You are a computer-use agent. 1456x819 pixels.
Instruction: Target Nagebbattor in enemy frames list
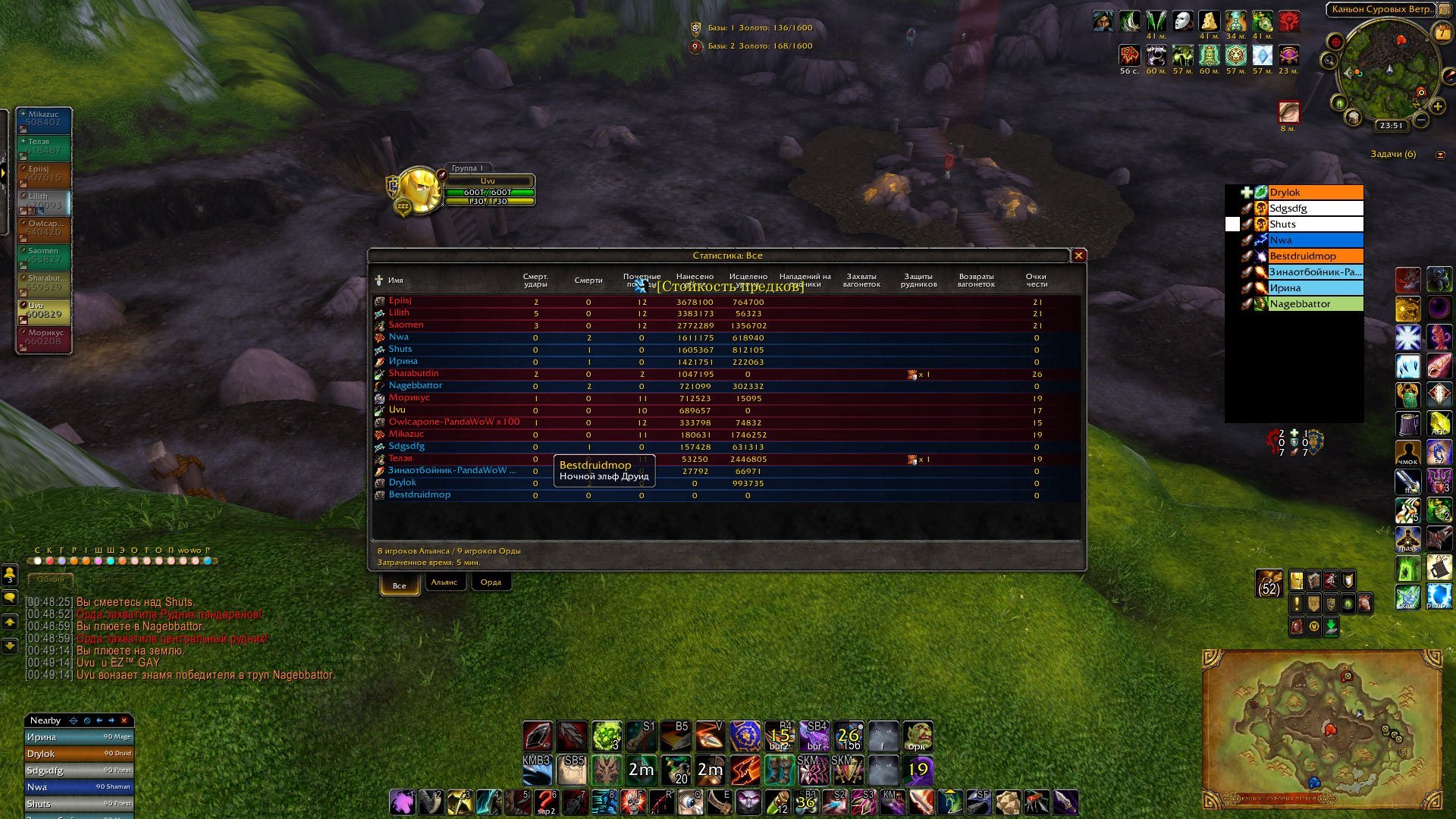[x=1315, y=304]
